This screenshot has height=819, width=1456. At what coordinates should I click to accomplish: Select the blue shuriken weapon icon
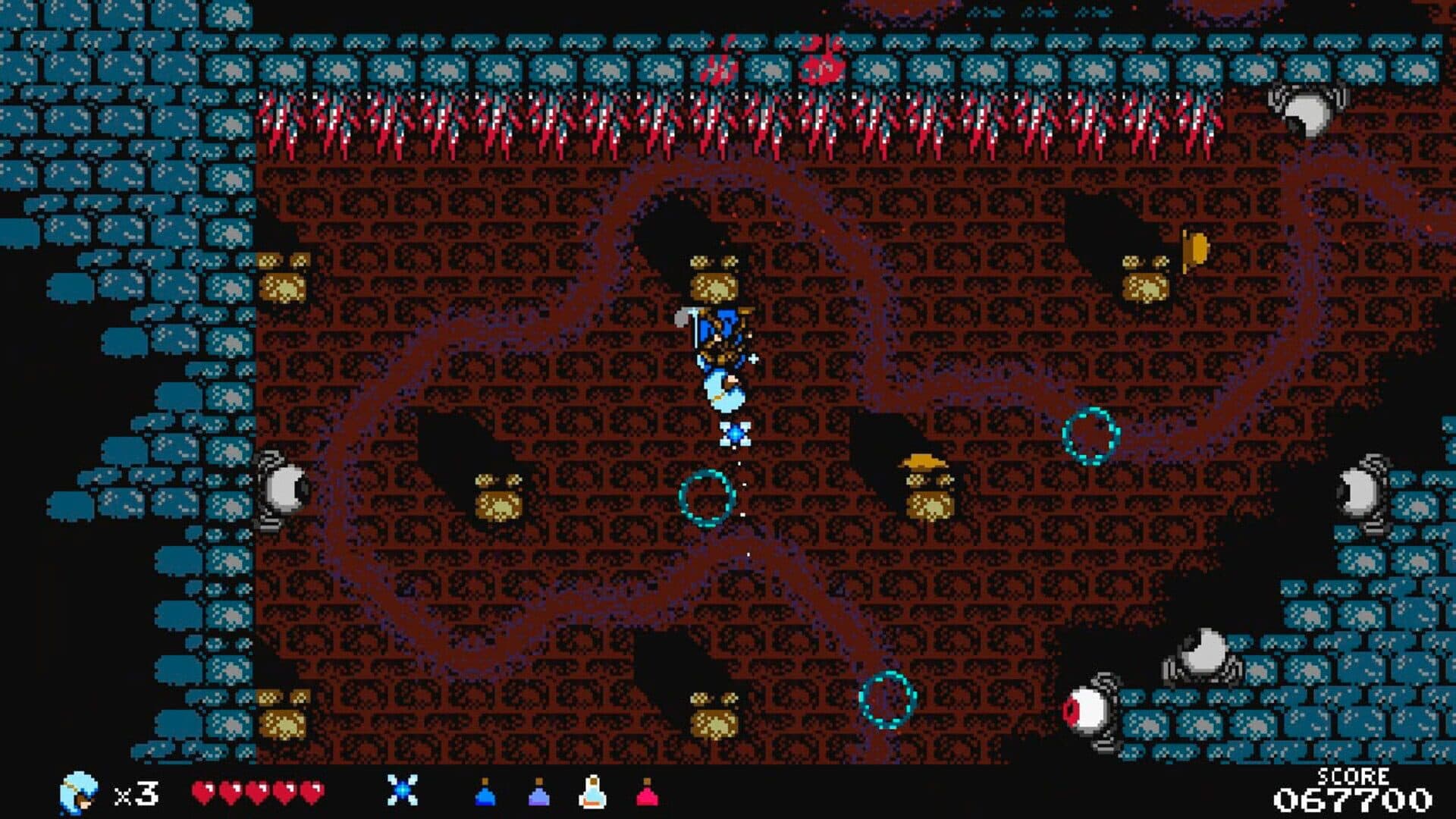pyautogui.click(x=402, y=790)
